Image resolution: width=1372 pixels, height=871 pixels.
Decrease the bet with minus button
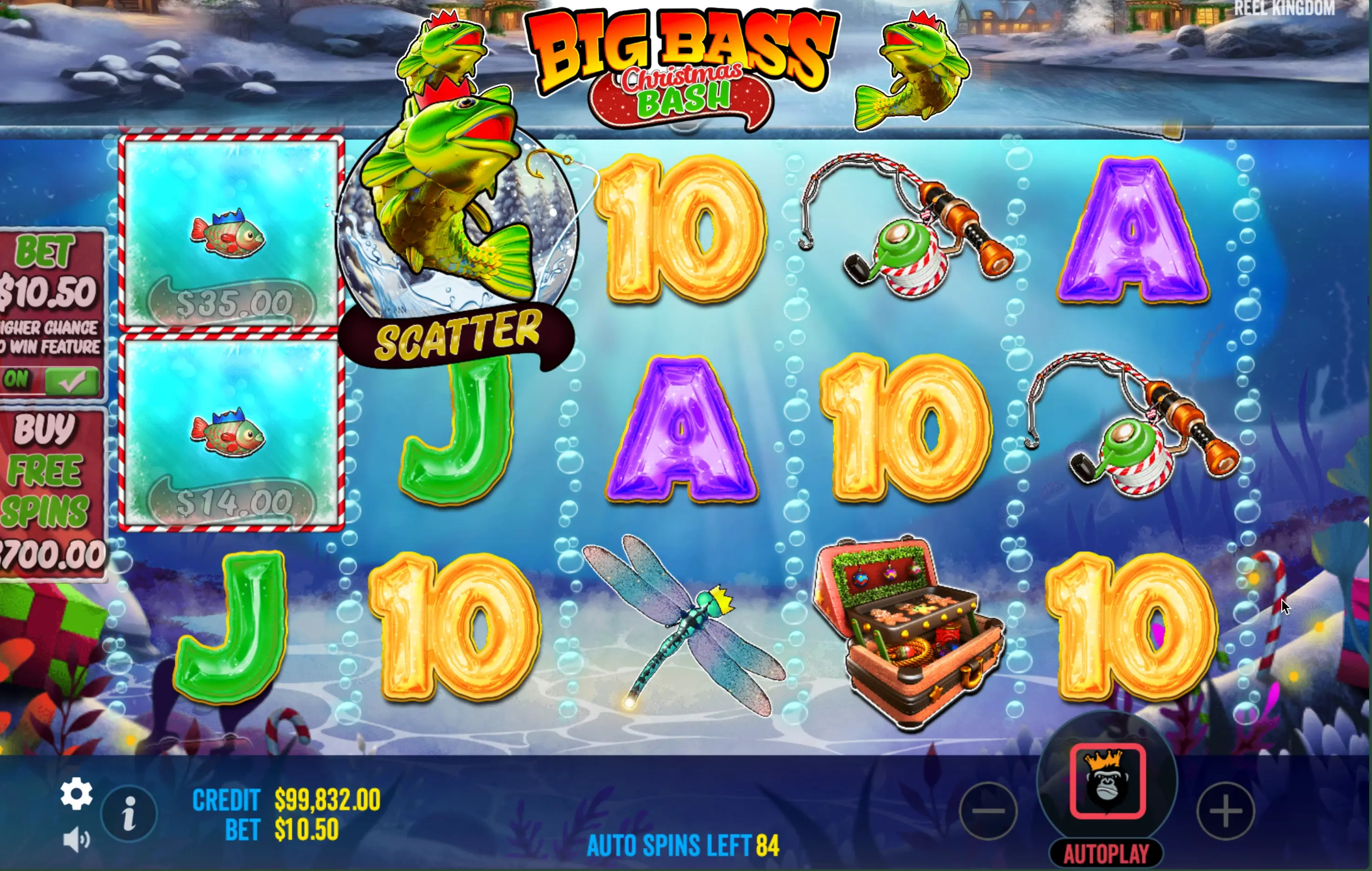pyautogui.click(x=988, y=811)
